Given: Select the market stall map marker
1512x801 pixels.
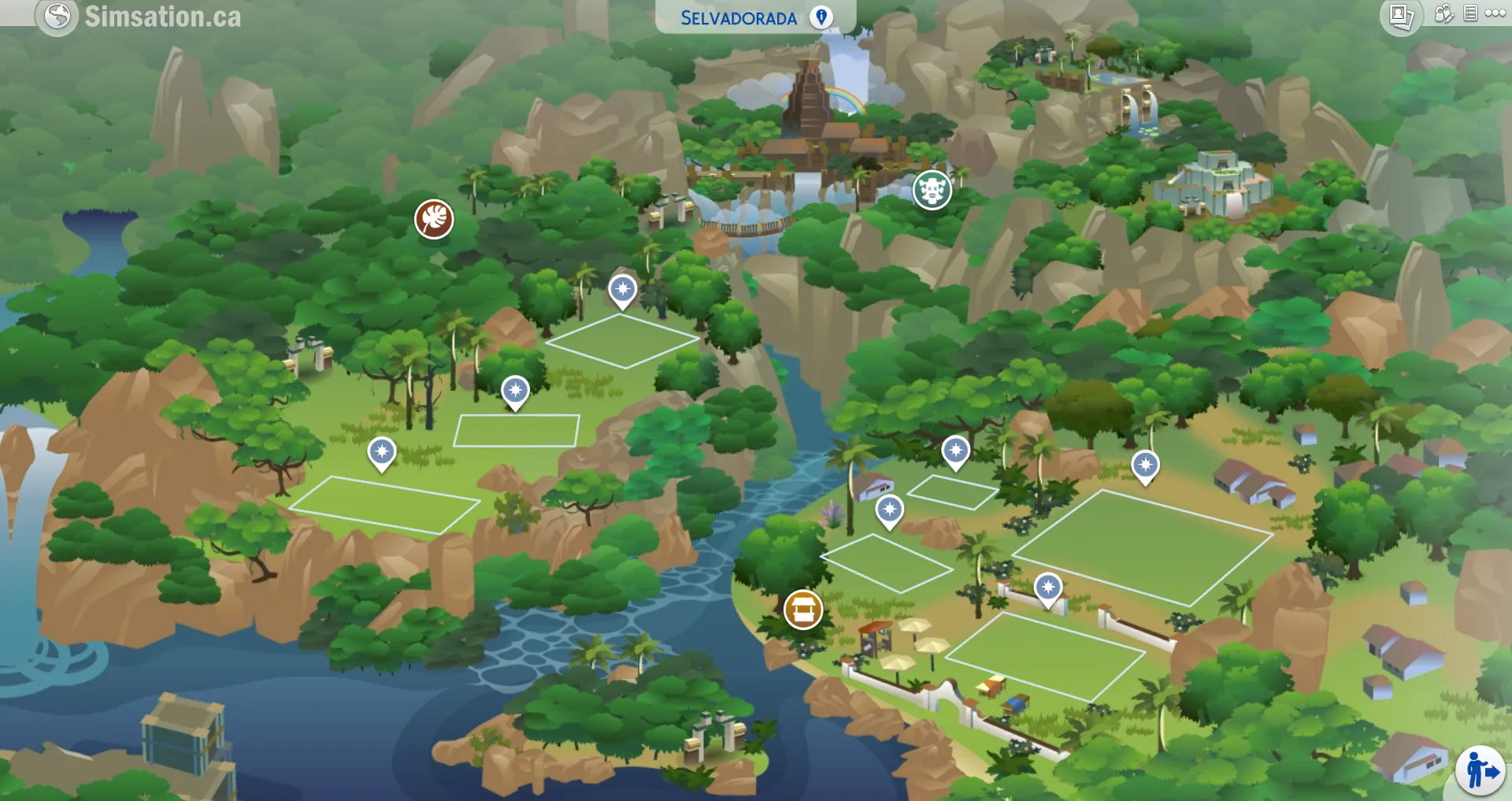Looking at the screenshot, I should [803, 610].
